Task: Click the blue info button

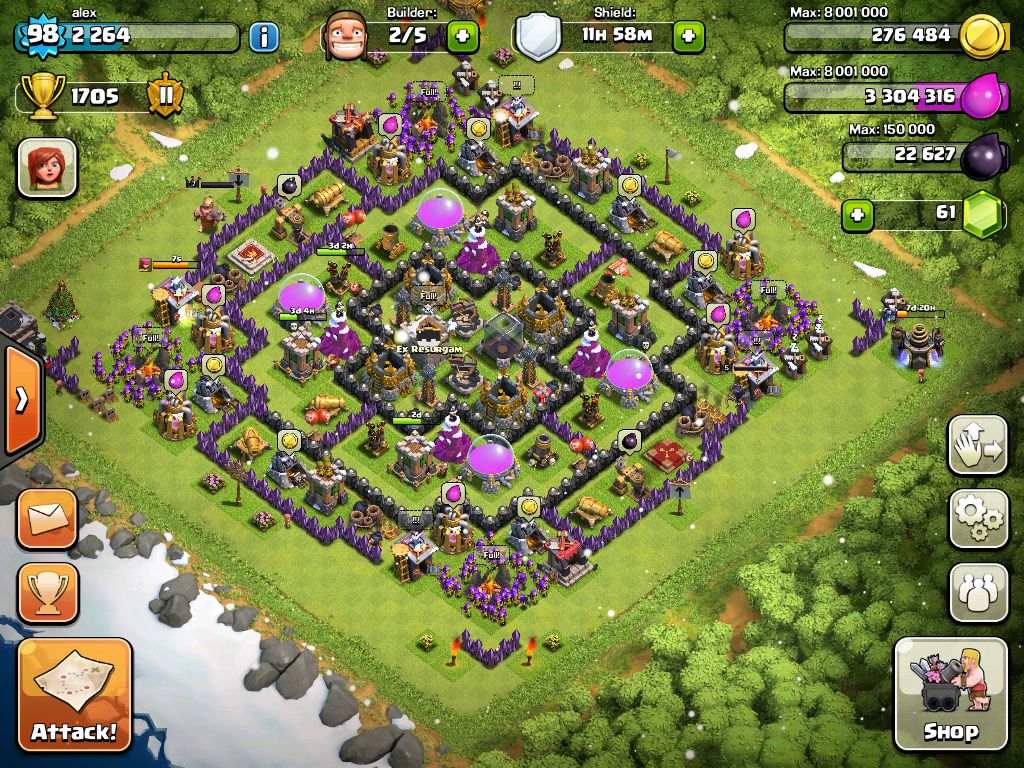Action: 263,37
